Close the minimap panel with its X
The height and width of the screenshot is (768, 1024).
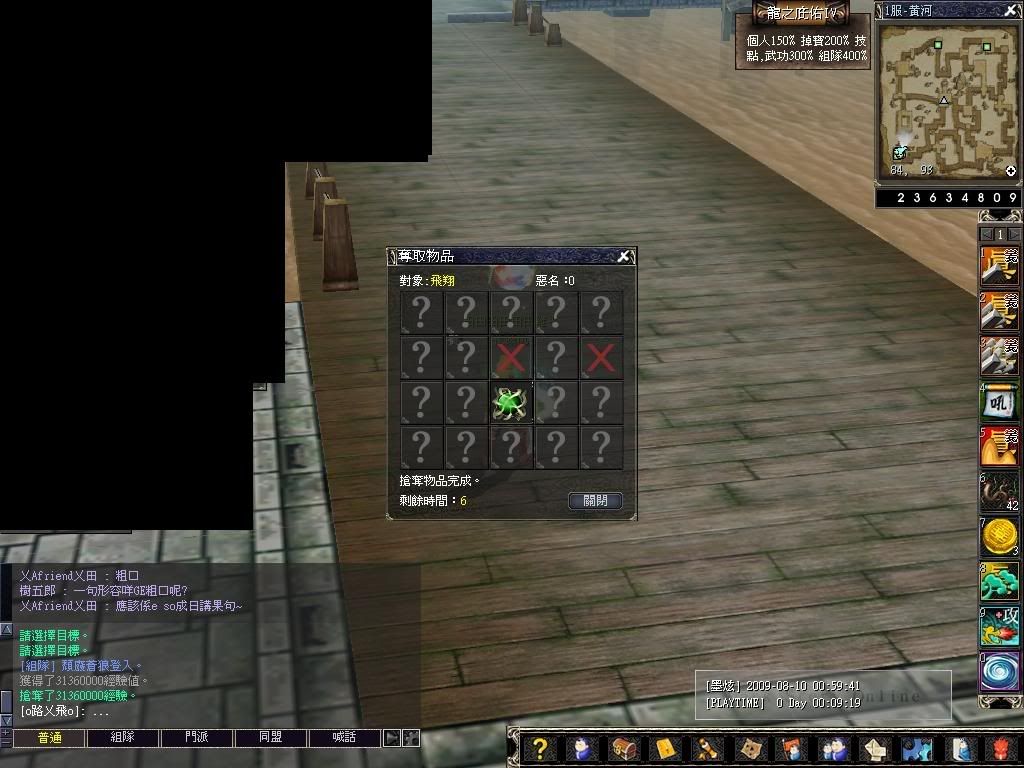coord(1010,10)
